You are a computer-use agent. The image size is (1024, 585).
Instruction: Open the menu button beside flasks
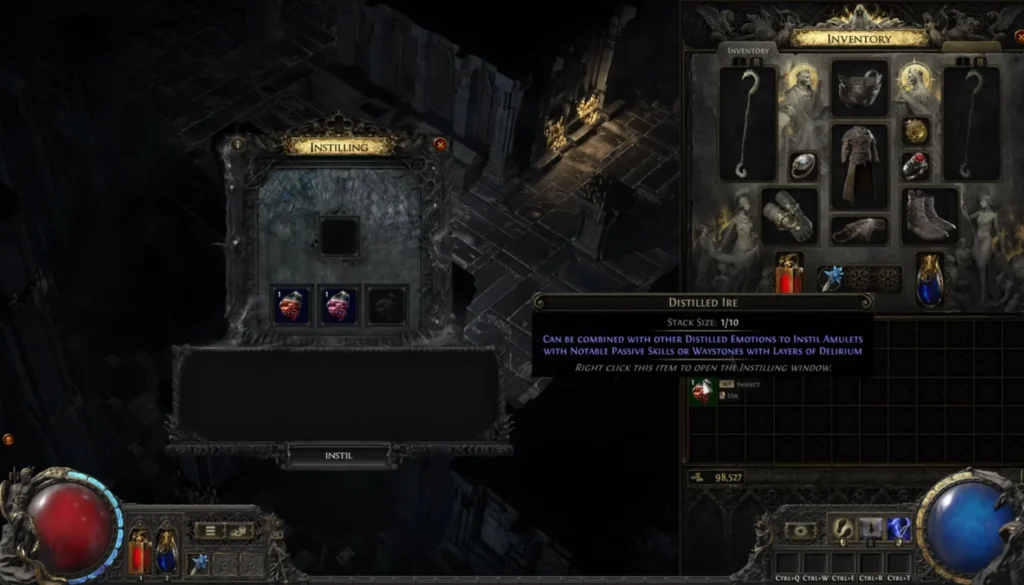pos(209,530)
